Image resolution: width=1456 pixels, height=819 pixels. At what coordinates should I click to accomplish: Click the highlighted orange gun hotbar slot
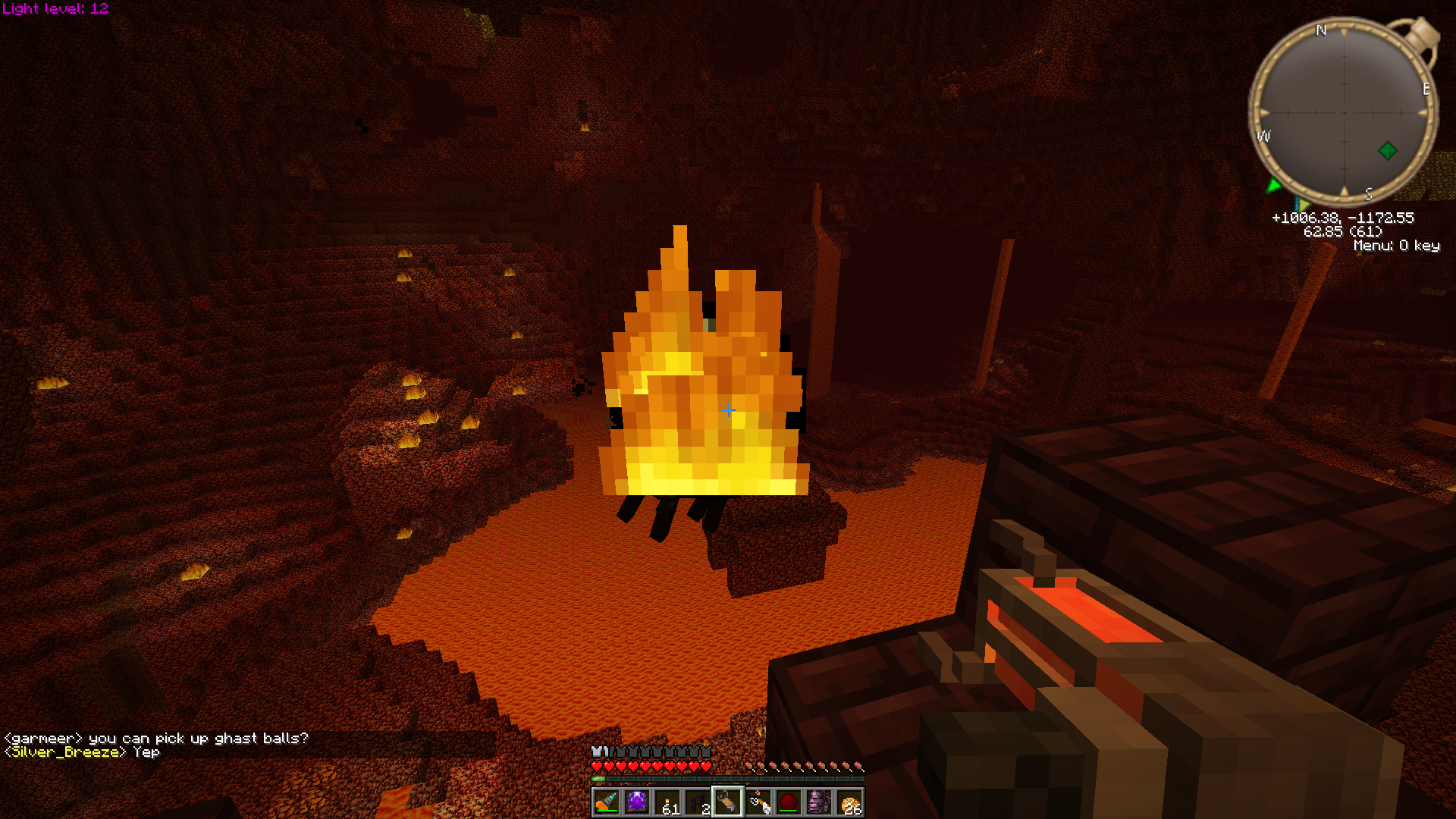(x=728, y=802)
